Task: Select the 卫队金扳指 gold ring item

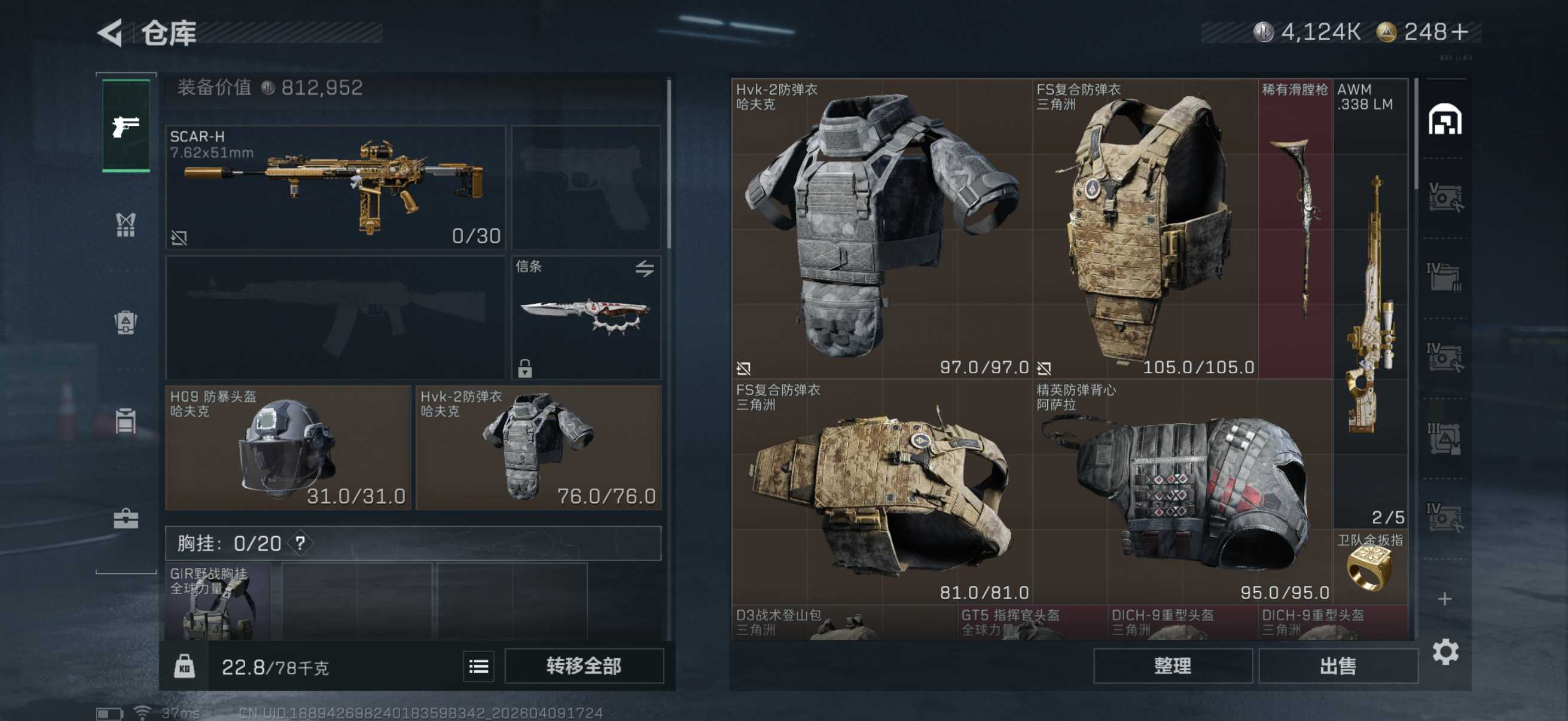Action: [1369, 564]
